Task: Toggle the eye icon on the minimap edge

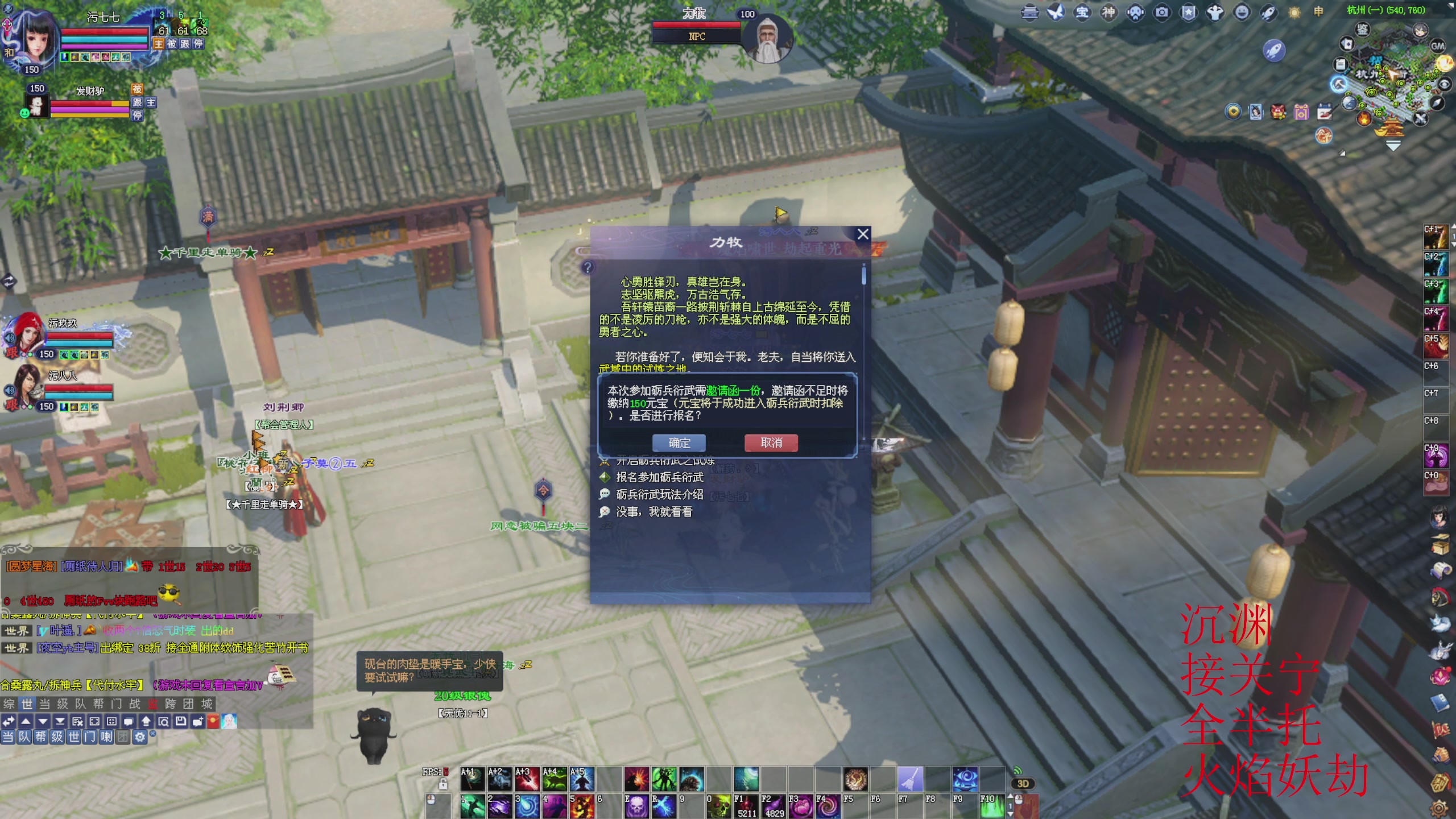Action: [1443, 84]
